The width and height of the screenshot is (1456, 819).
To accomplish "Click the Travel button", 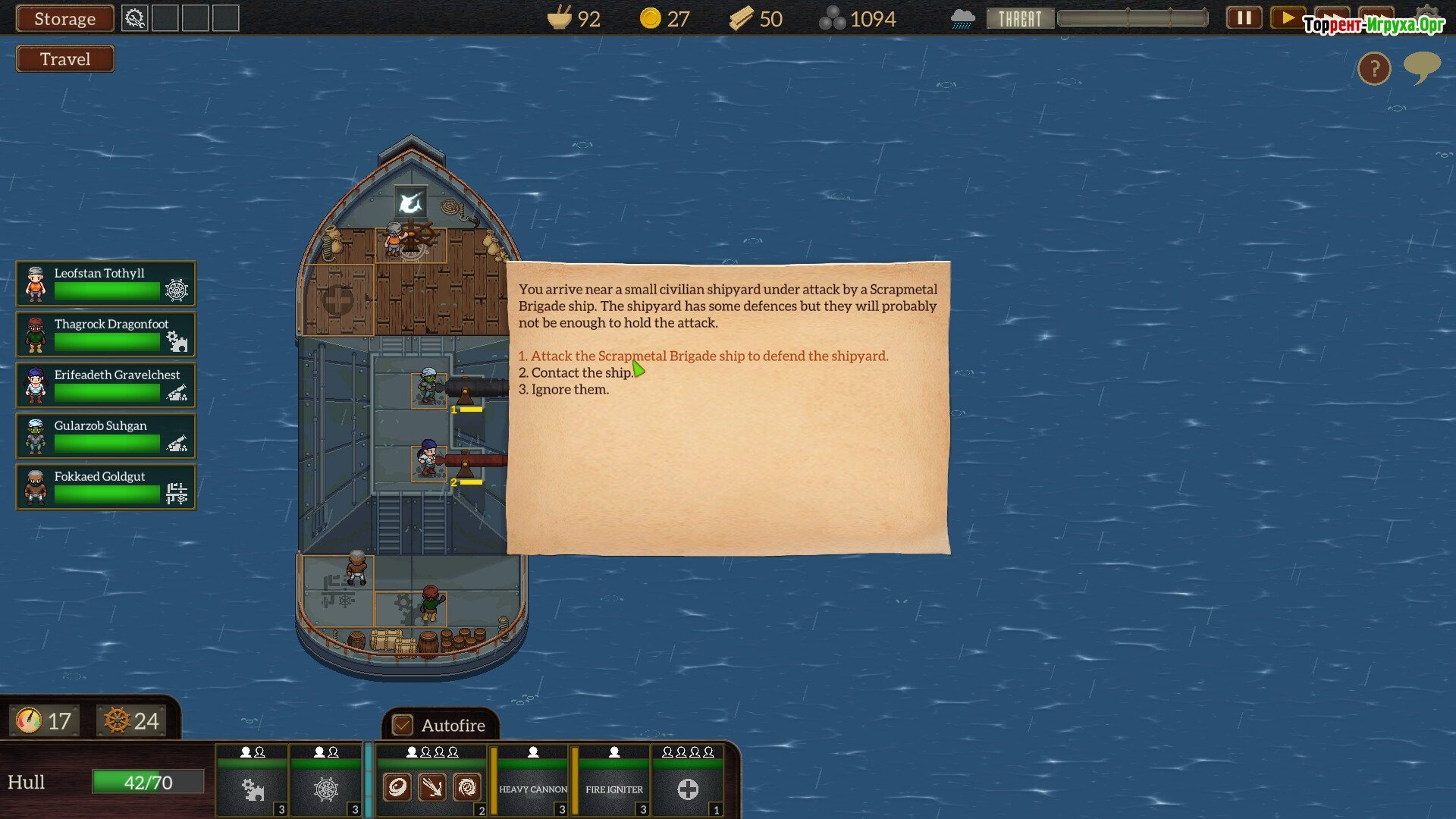I will click(65, 59).
